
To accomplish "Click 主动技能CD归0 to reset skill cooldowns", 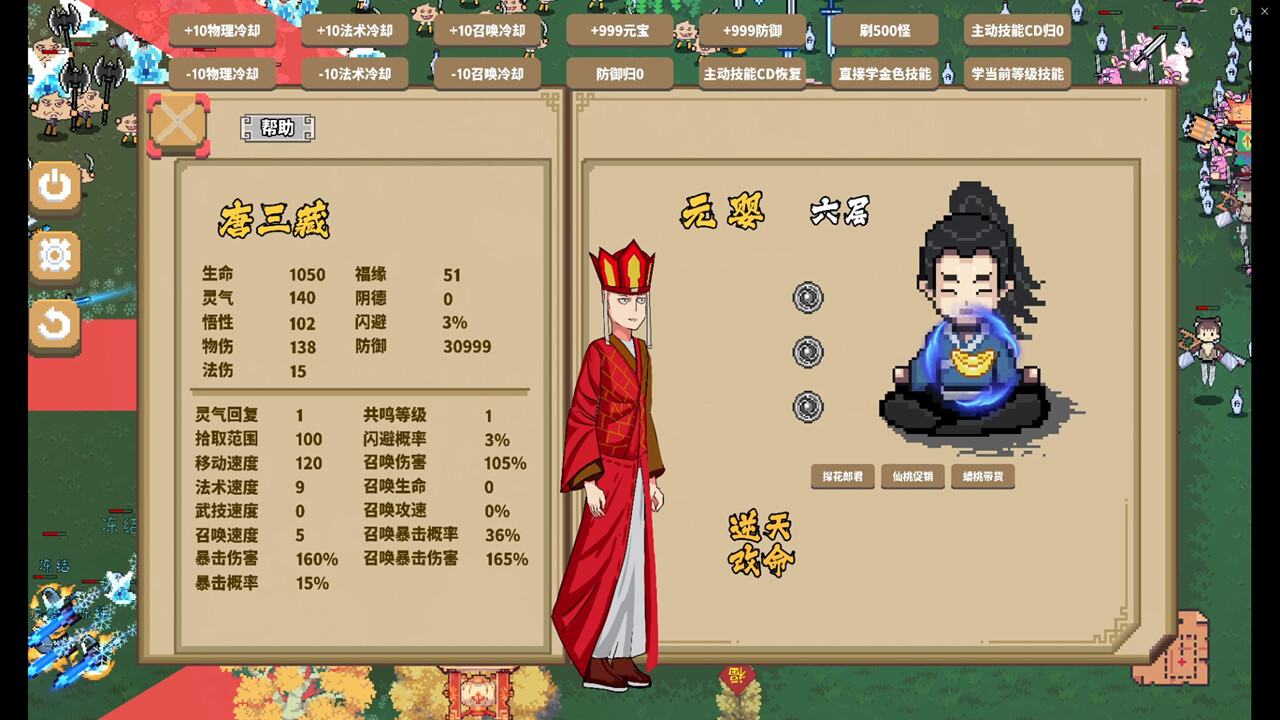I will click(1019, 31).
